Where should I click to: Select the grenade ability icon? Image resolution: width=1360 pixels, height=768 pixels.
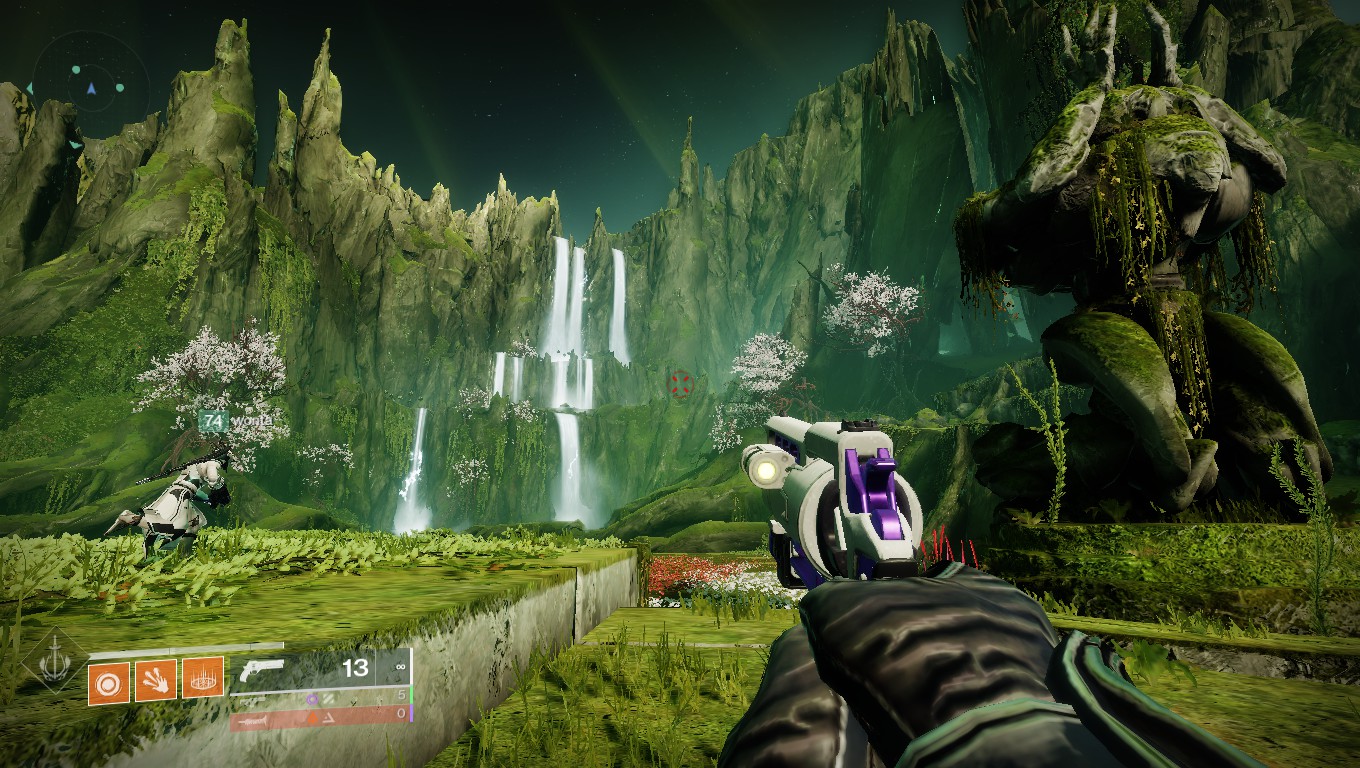click(x=107, y=681)
